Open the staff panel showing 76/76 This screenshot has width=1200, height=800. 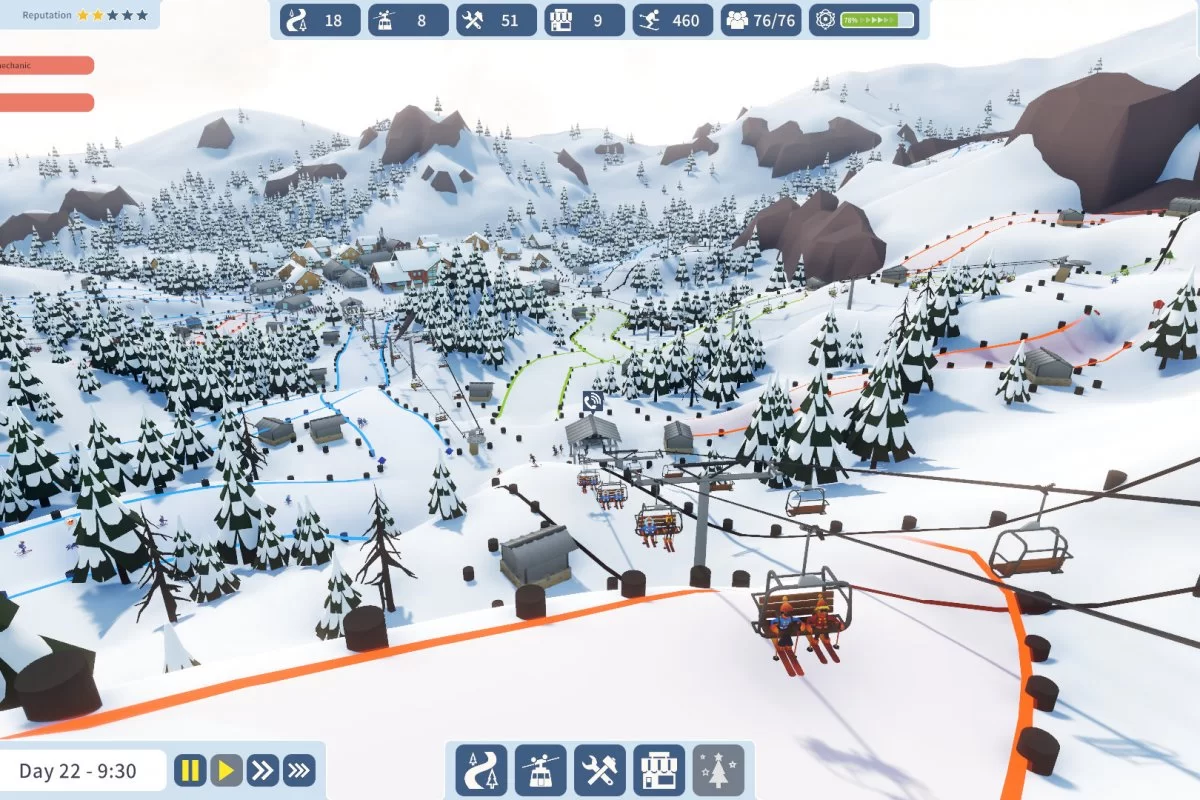point(762,20)
